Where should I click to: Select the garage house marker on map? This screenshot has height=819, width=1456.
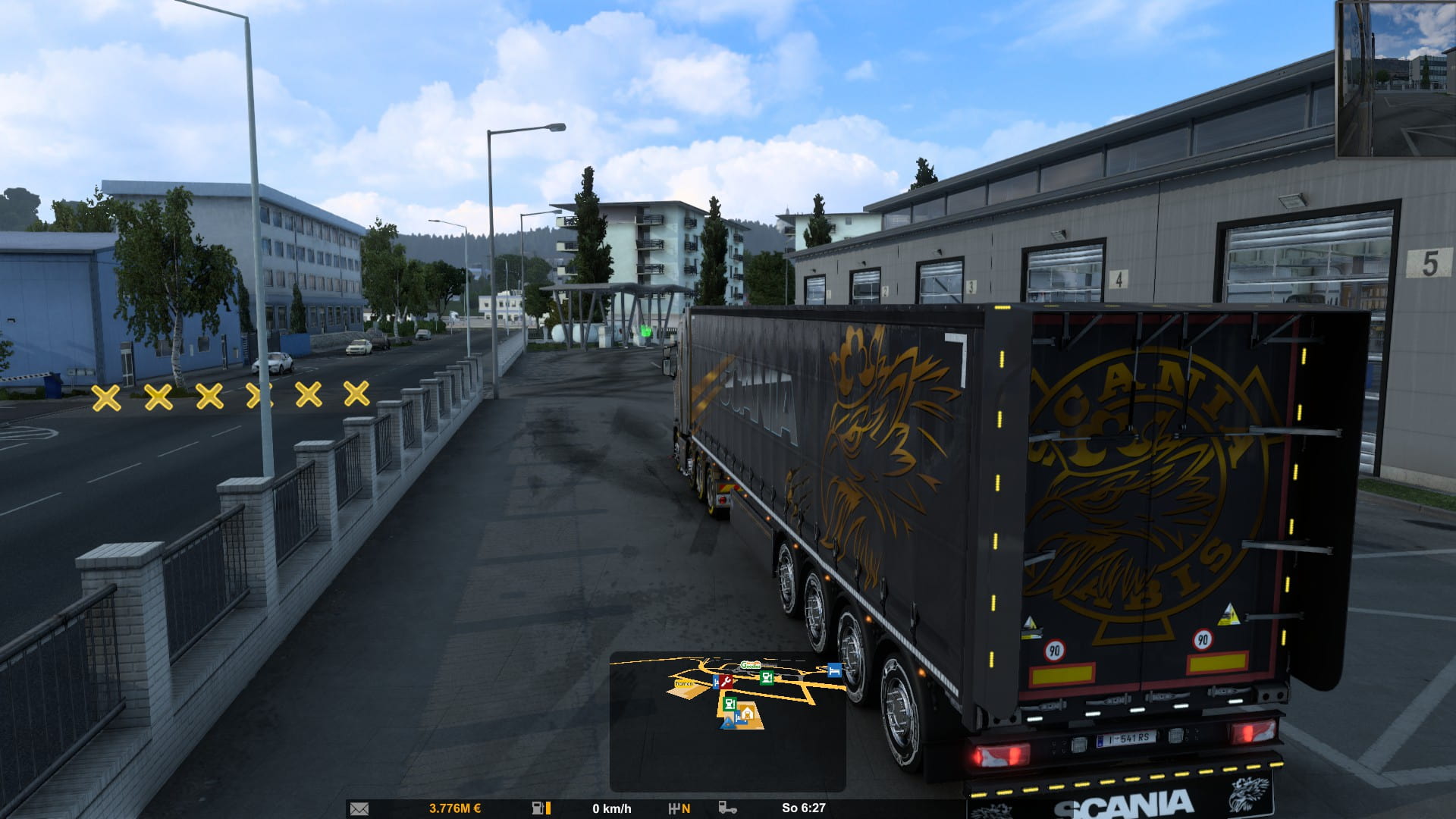pos(747,712)
